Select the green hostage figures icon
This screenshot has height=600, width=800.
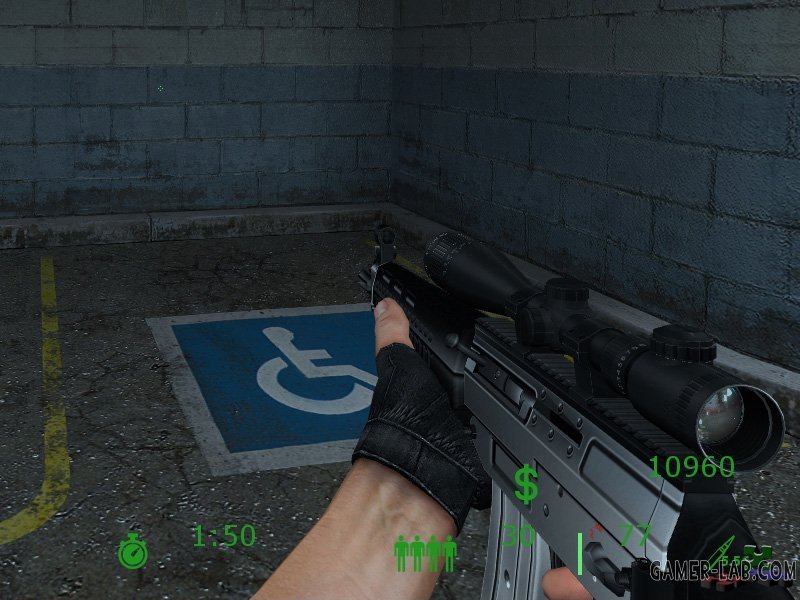click(x=426, y=552)
